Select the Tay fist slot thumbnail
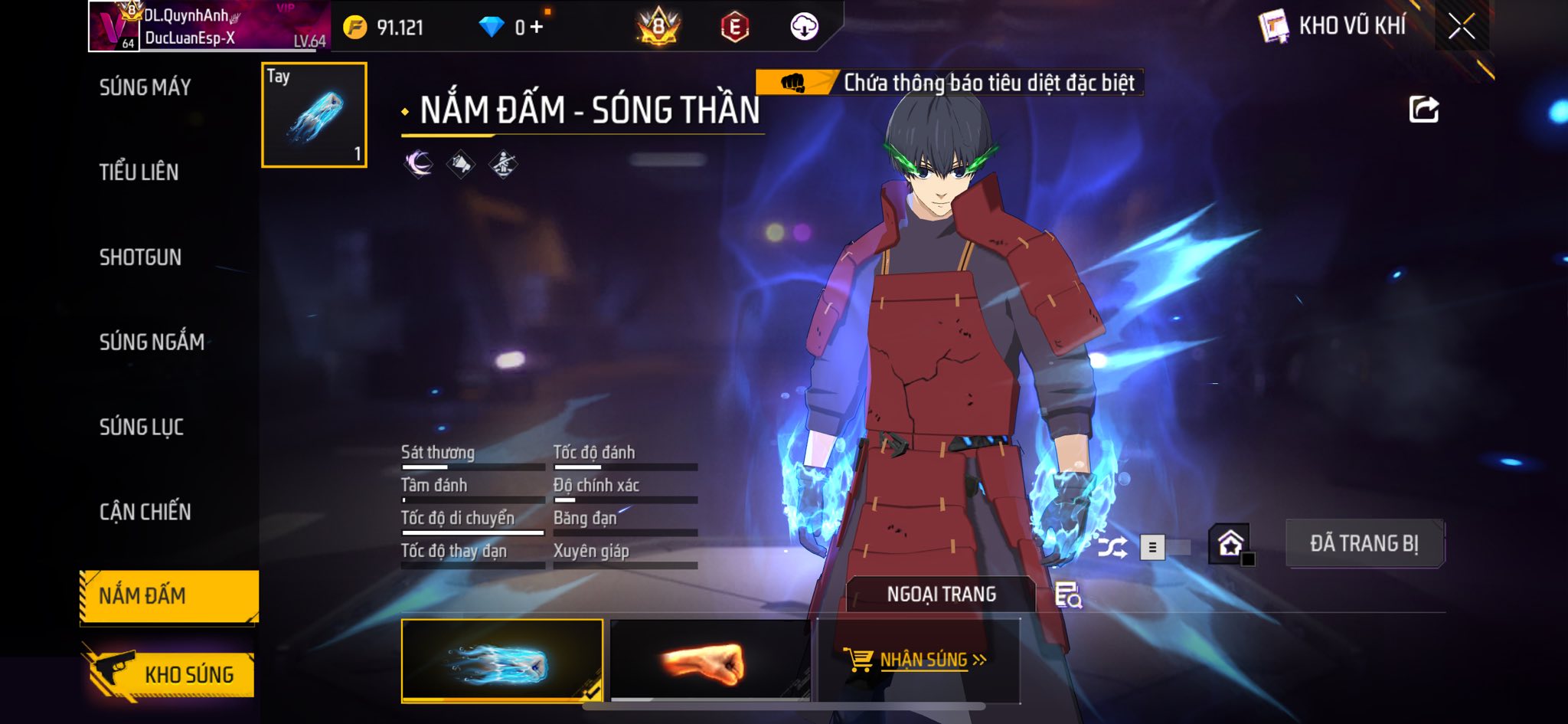 (314, 115)
